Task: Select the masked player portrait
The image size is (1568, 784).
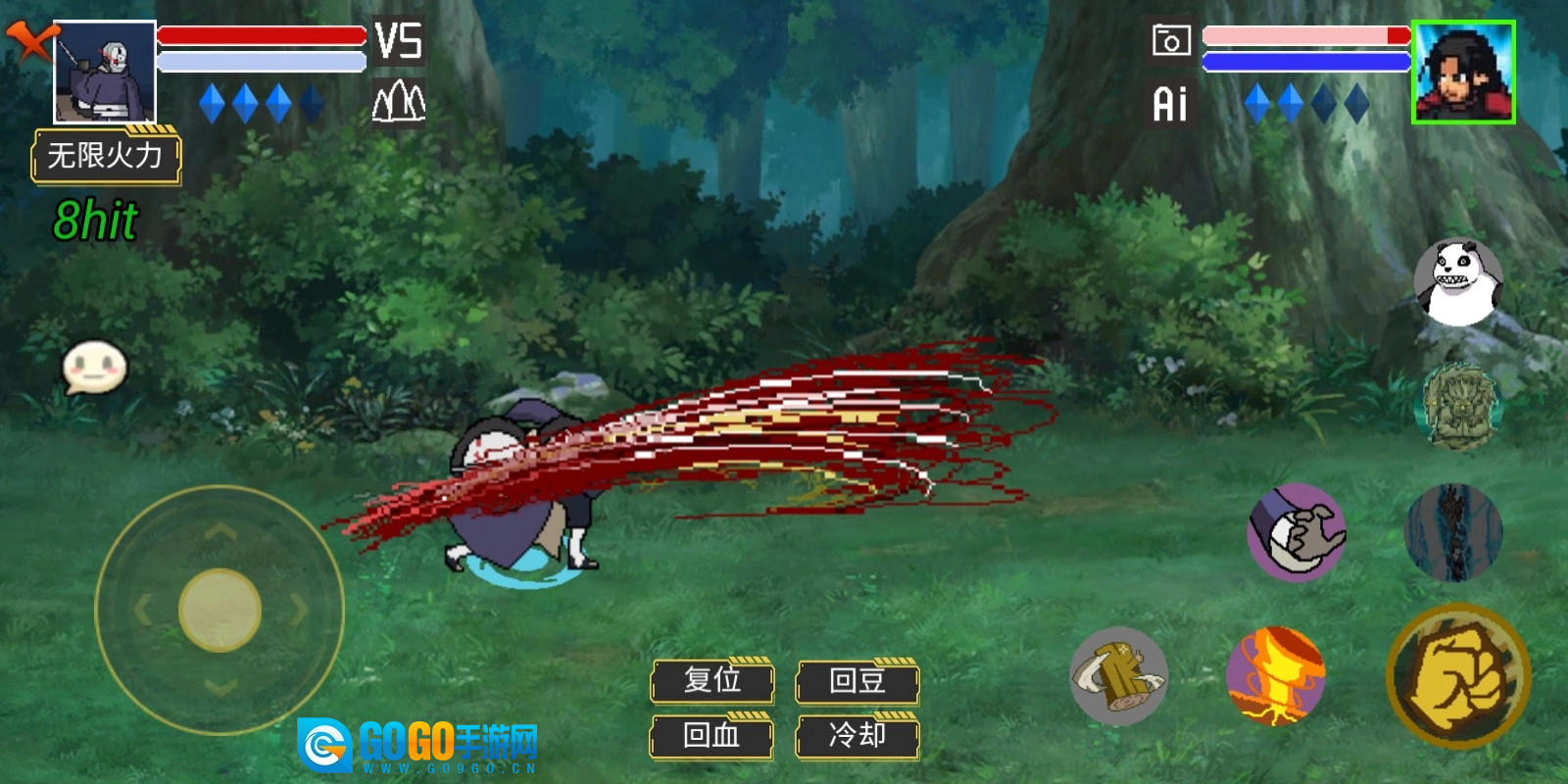Action: point(105,73)
